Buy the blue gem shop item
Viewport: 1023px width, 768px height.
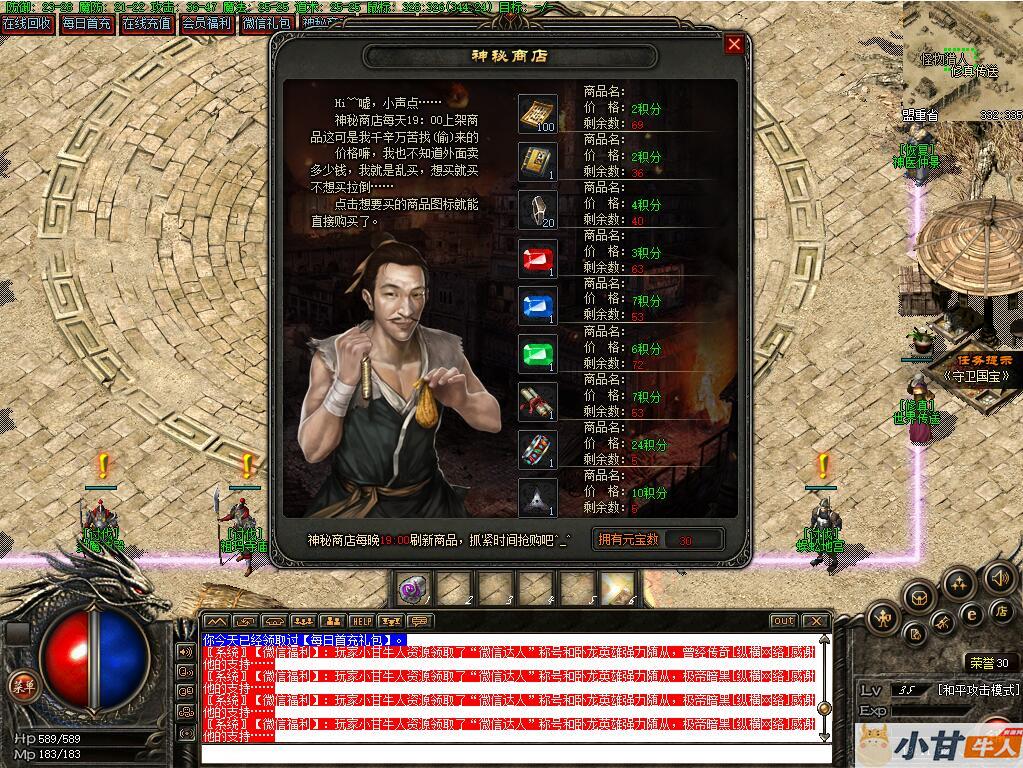click(x=538, y=306)
